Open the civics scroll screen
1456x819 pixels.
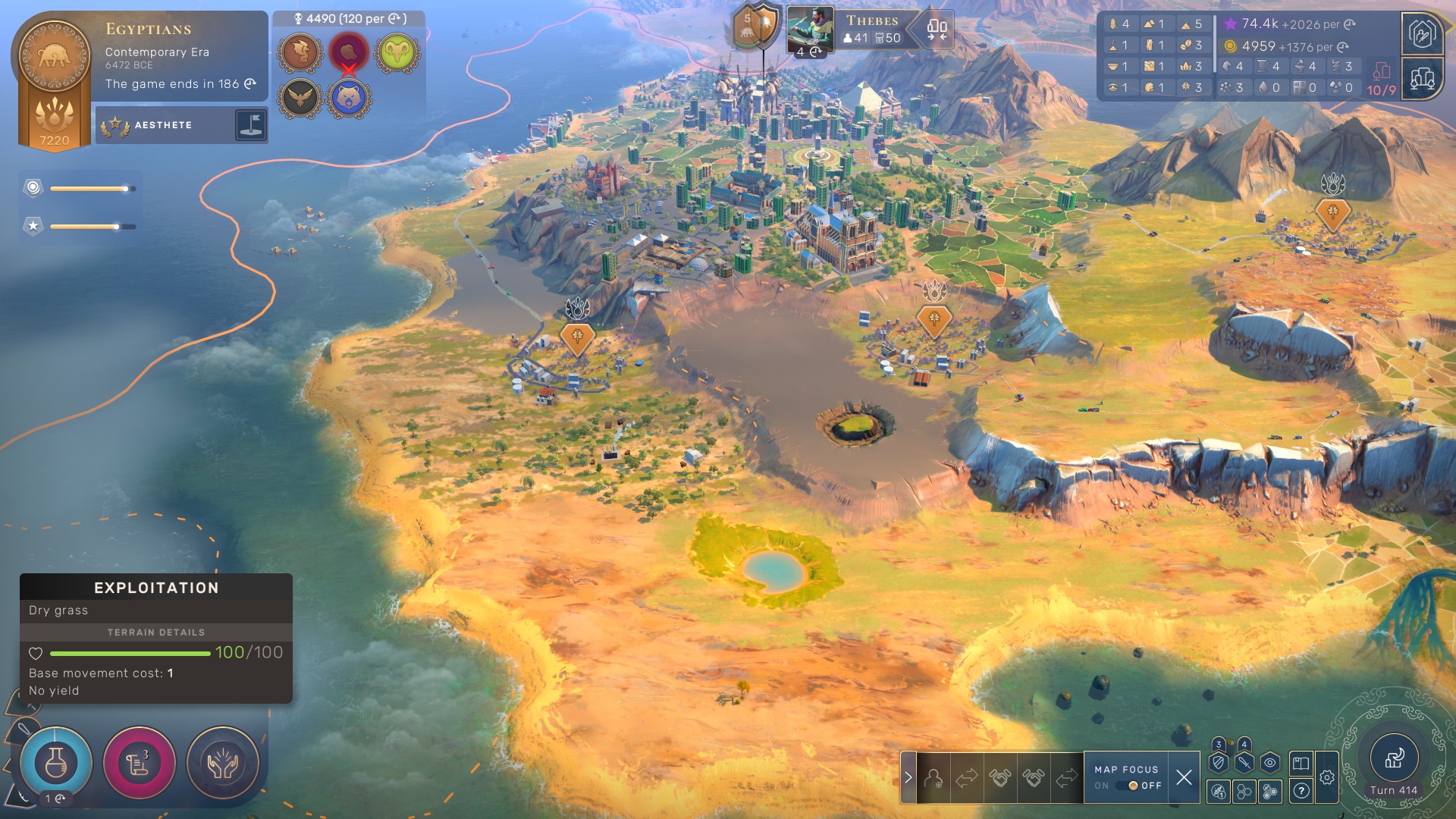(139, 763)
